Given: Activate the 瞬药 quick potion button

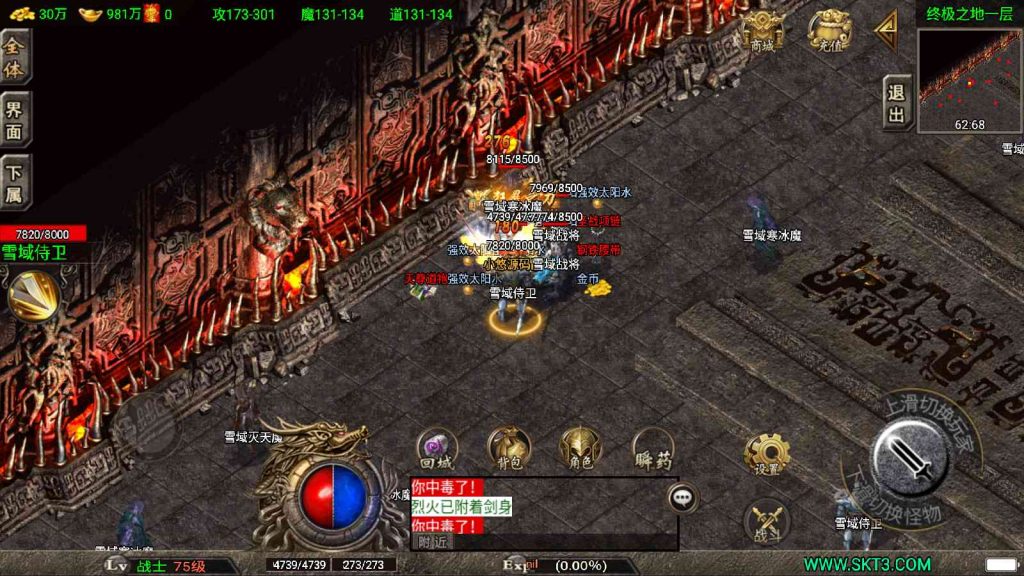Looking at the screenshot, I should 653,449.
